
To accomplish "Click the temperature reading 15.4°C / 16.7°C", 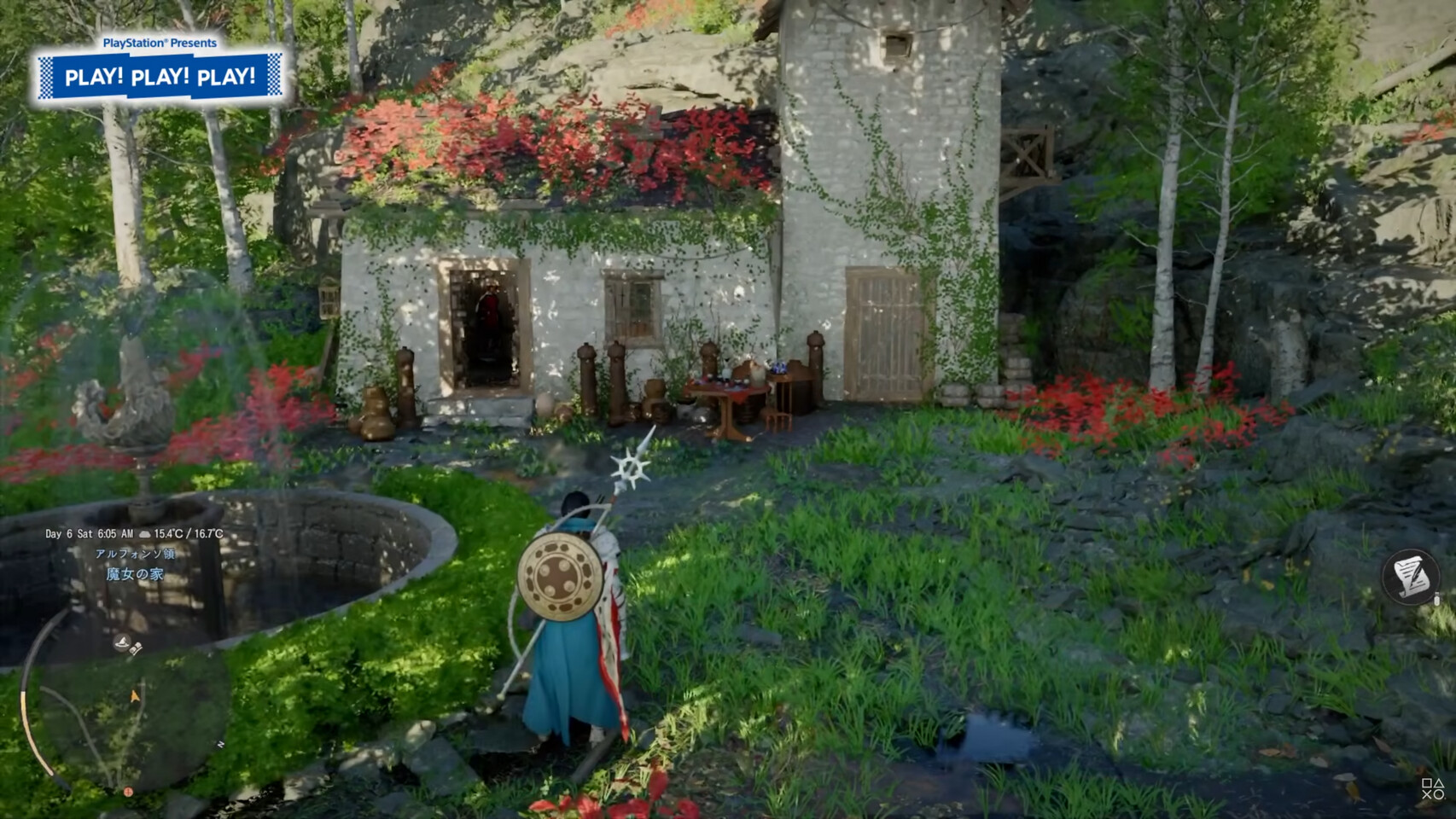I will 189,533.
